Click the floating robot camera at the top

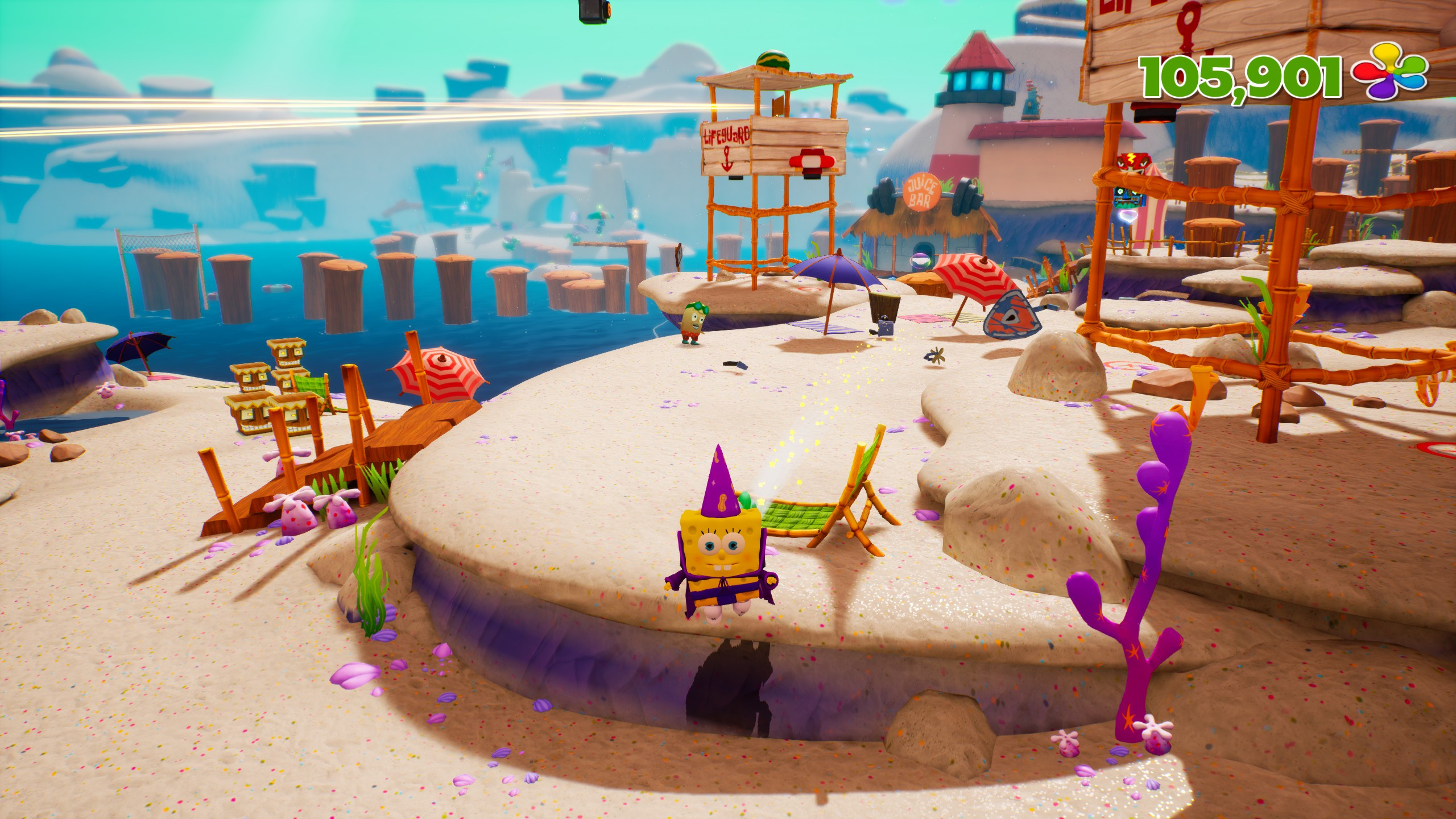pos(591,11)
